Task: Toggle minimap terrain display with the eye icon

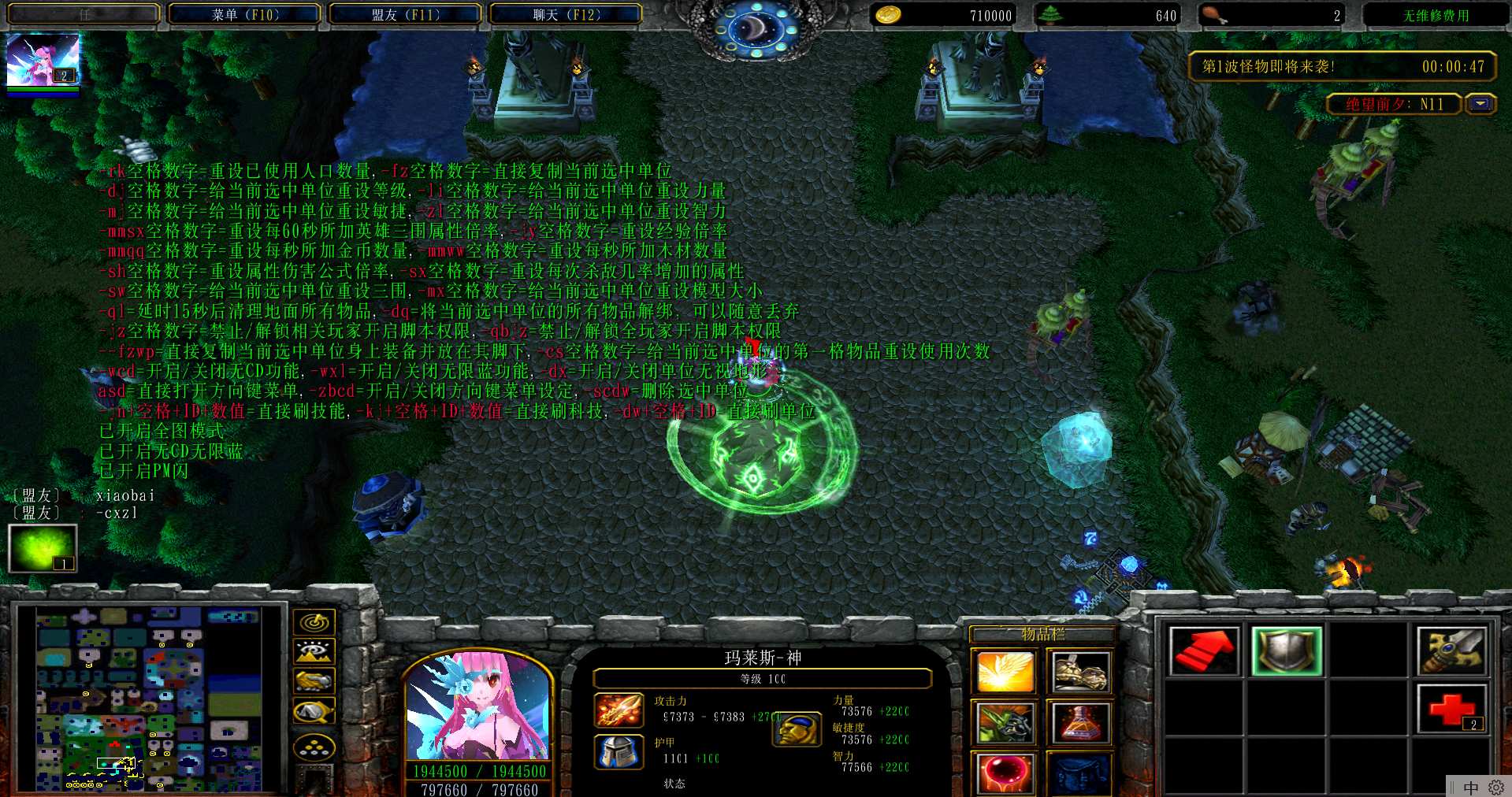Action: click(x=314, y=651)
